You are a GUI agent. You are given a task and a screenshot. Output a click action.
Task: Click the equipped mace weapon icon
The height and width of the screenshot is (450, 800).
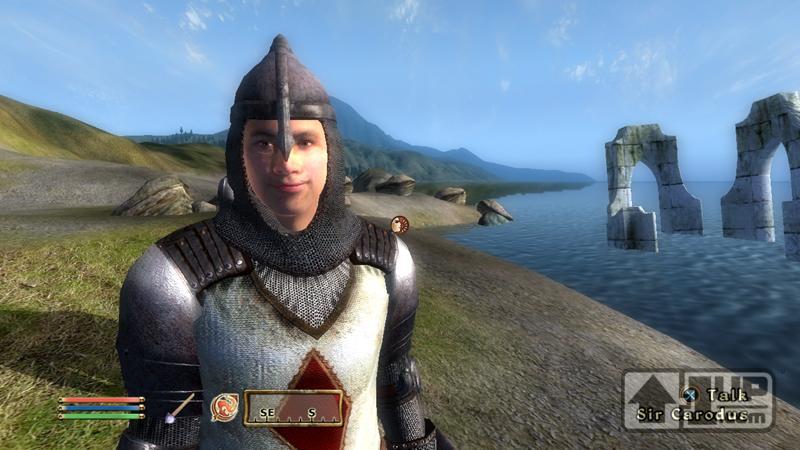click(x=179, y=407)
